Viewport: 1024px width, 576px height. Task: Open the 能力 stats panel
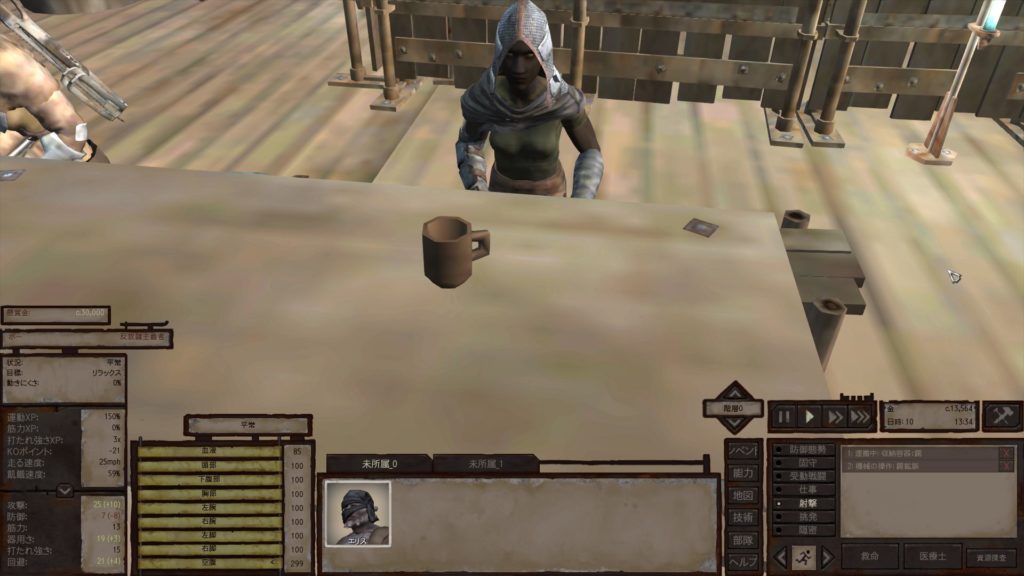coord(741,473)
